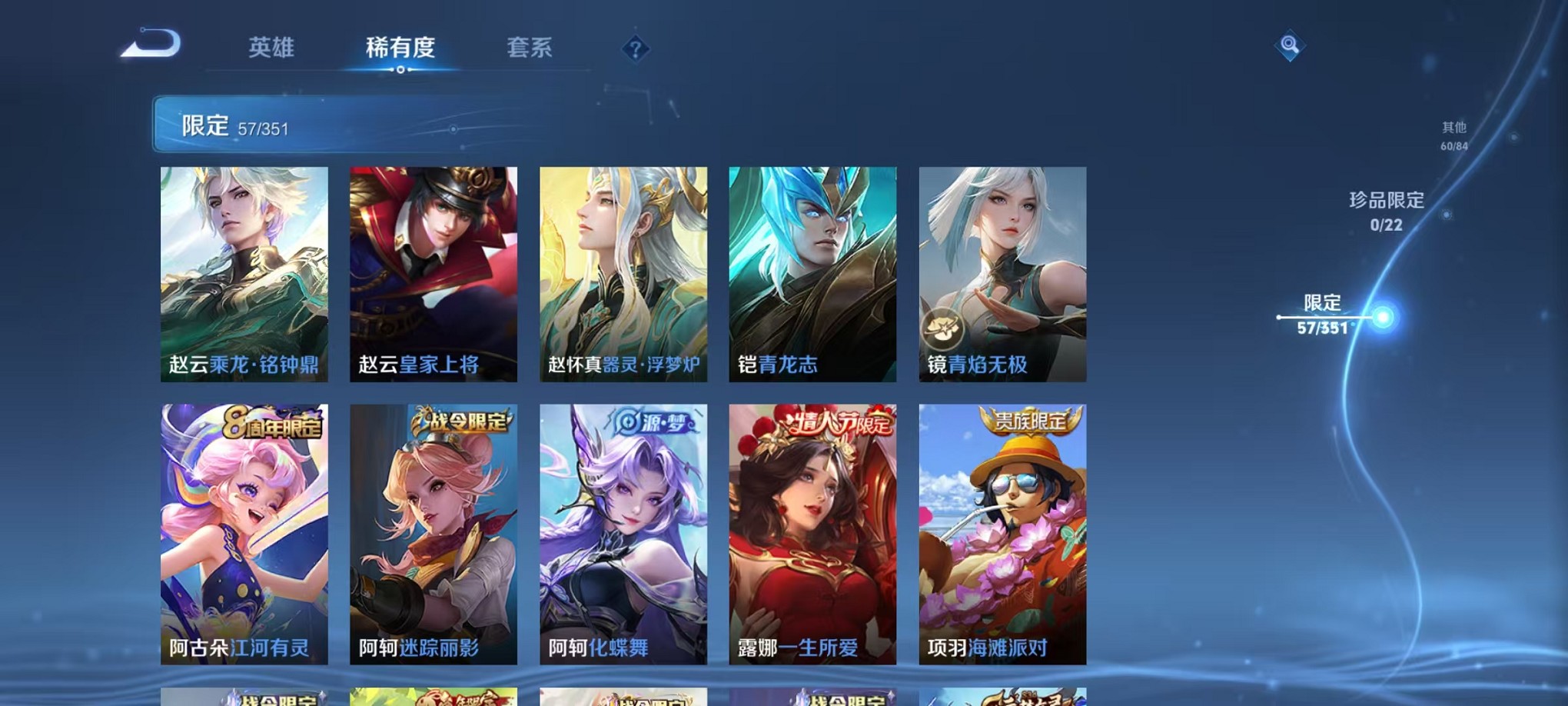Open the 铠青龙志 skin thumbnail
Viewport: 1568px width, 706px height.
click(812, 275)
